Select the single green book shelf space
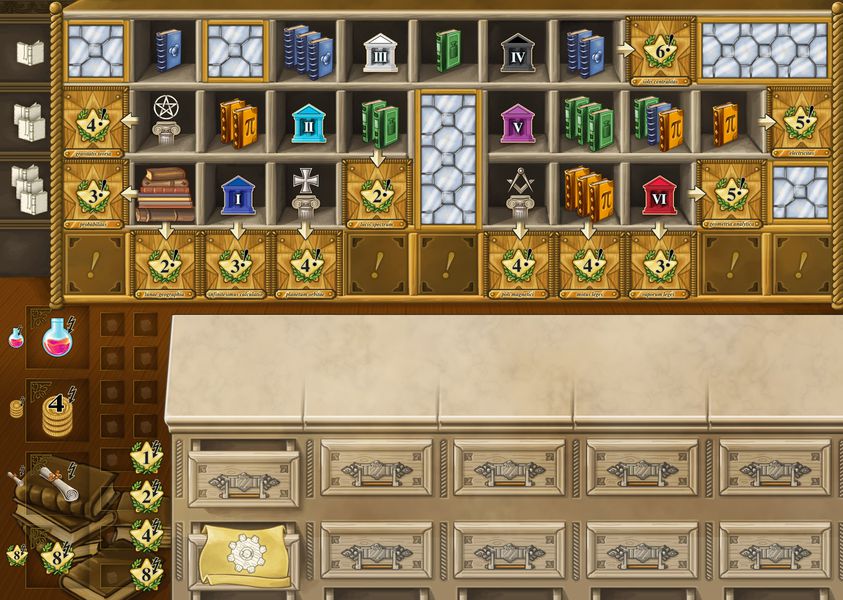The image size is (843, 600). click(447, 49)
